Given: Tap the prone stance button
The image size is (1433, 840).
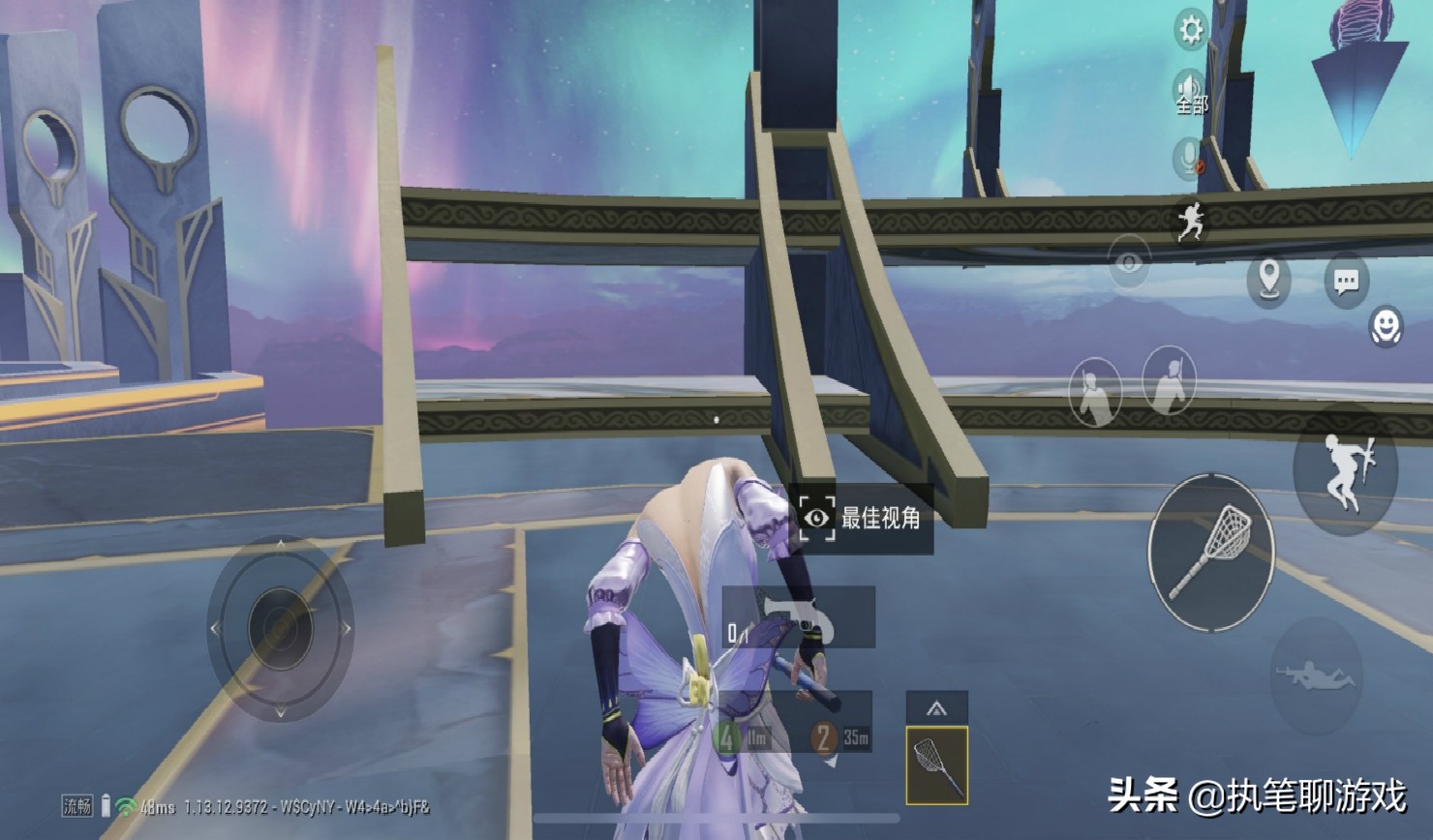Looking at the screenshot, I should [1315, 675].
